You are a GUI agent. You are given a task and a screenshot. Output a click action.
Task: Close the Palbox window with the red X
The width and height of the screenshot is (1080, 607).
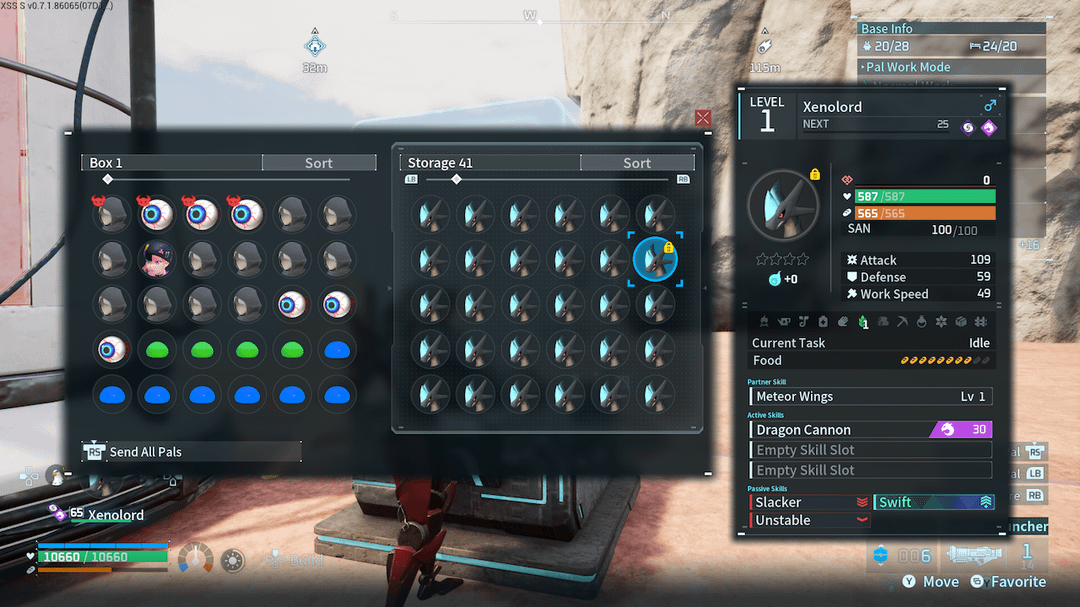tap(703, 118)
